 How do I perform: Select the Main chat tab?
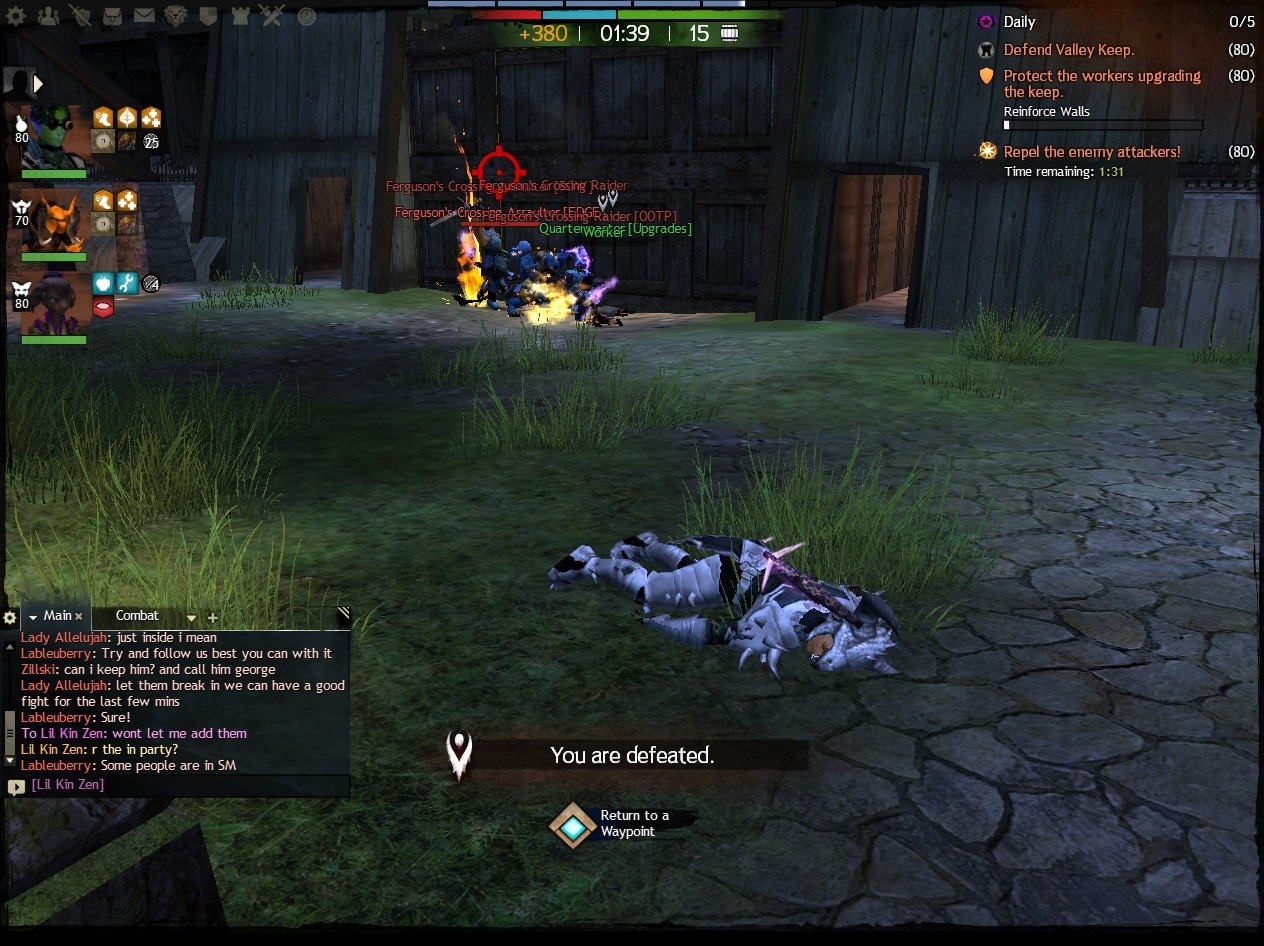click(x=56, y=616)
